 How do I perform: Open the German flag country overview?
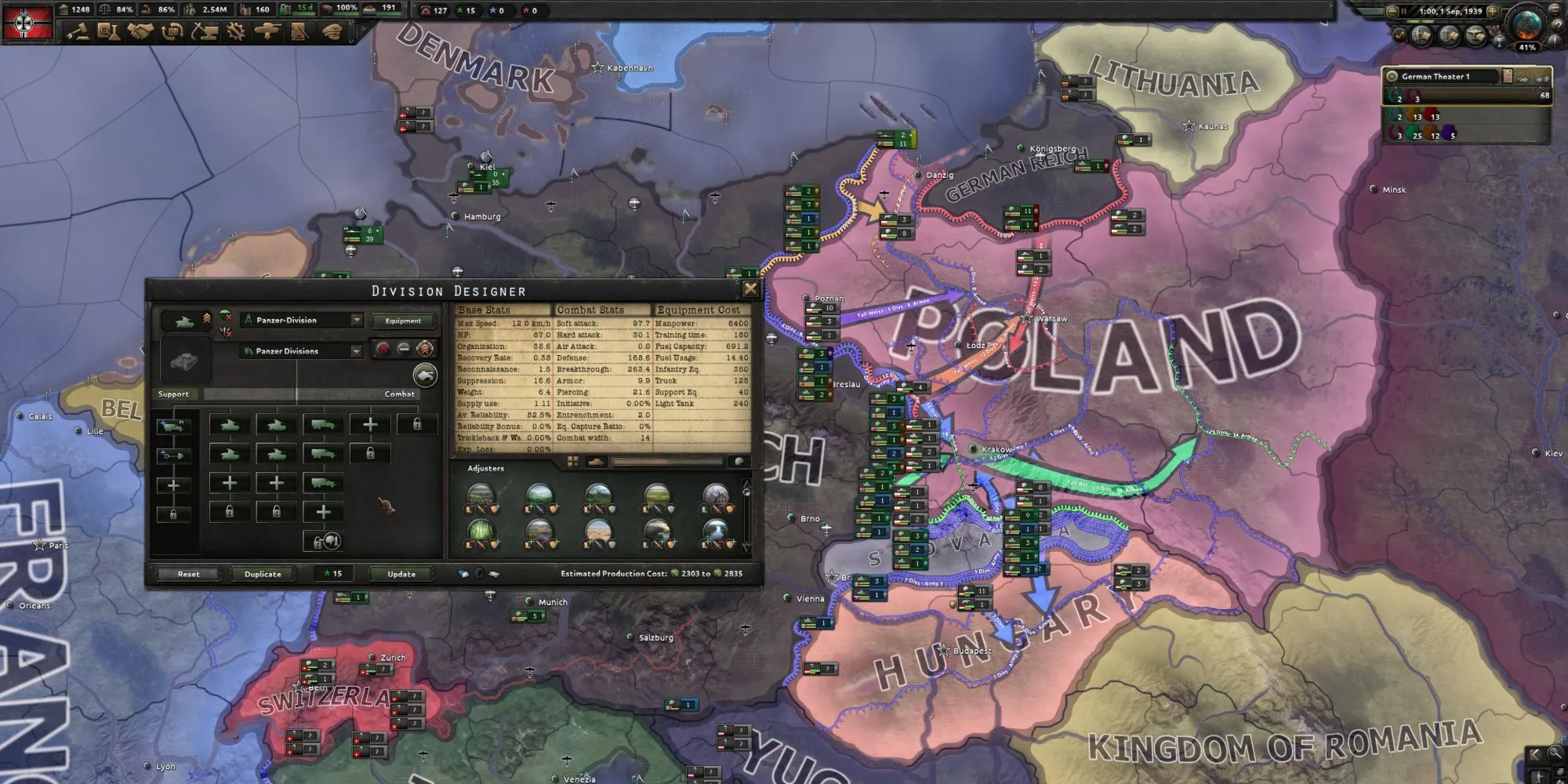[x=27, y=22]
